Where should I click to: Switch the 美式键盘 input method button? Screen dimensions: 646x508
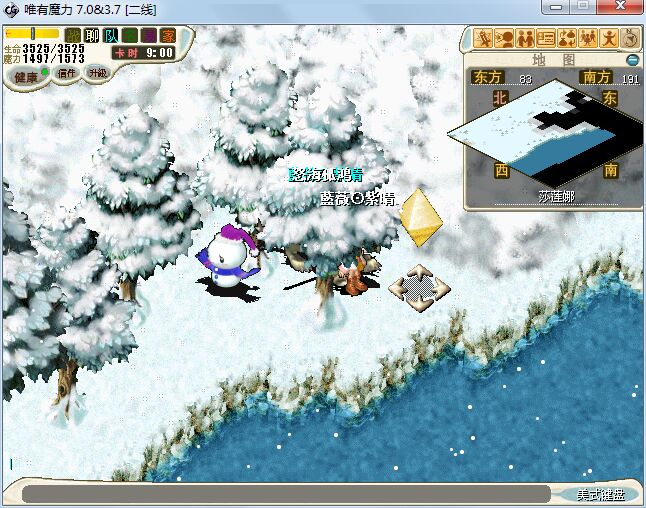coord(600,494)
